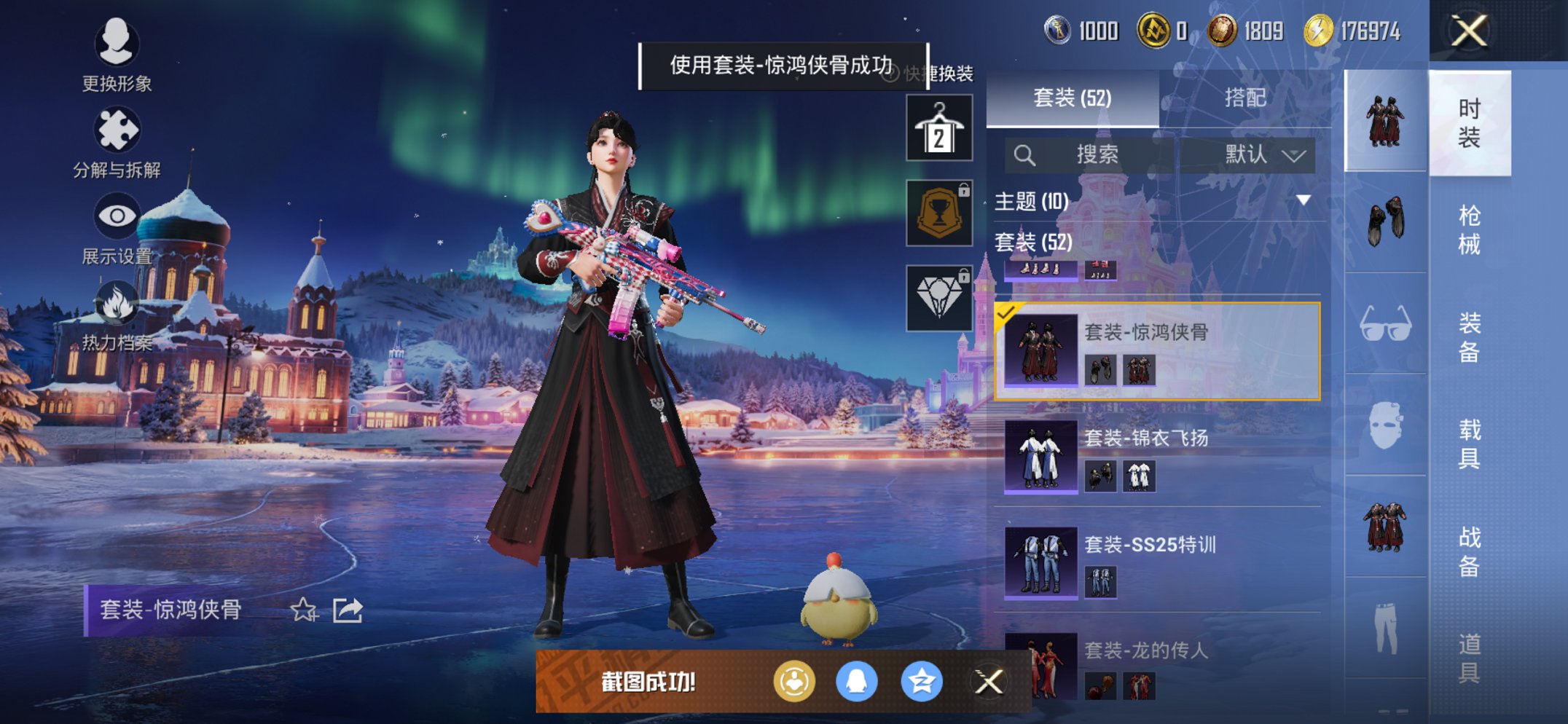
Task: Choose the 套装-锦衣飞扬 outfit
Action: click(x=1159, y=457)
